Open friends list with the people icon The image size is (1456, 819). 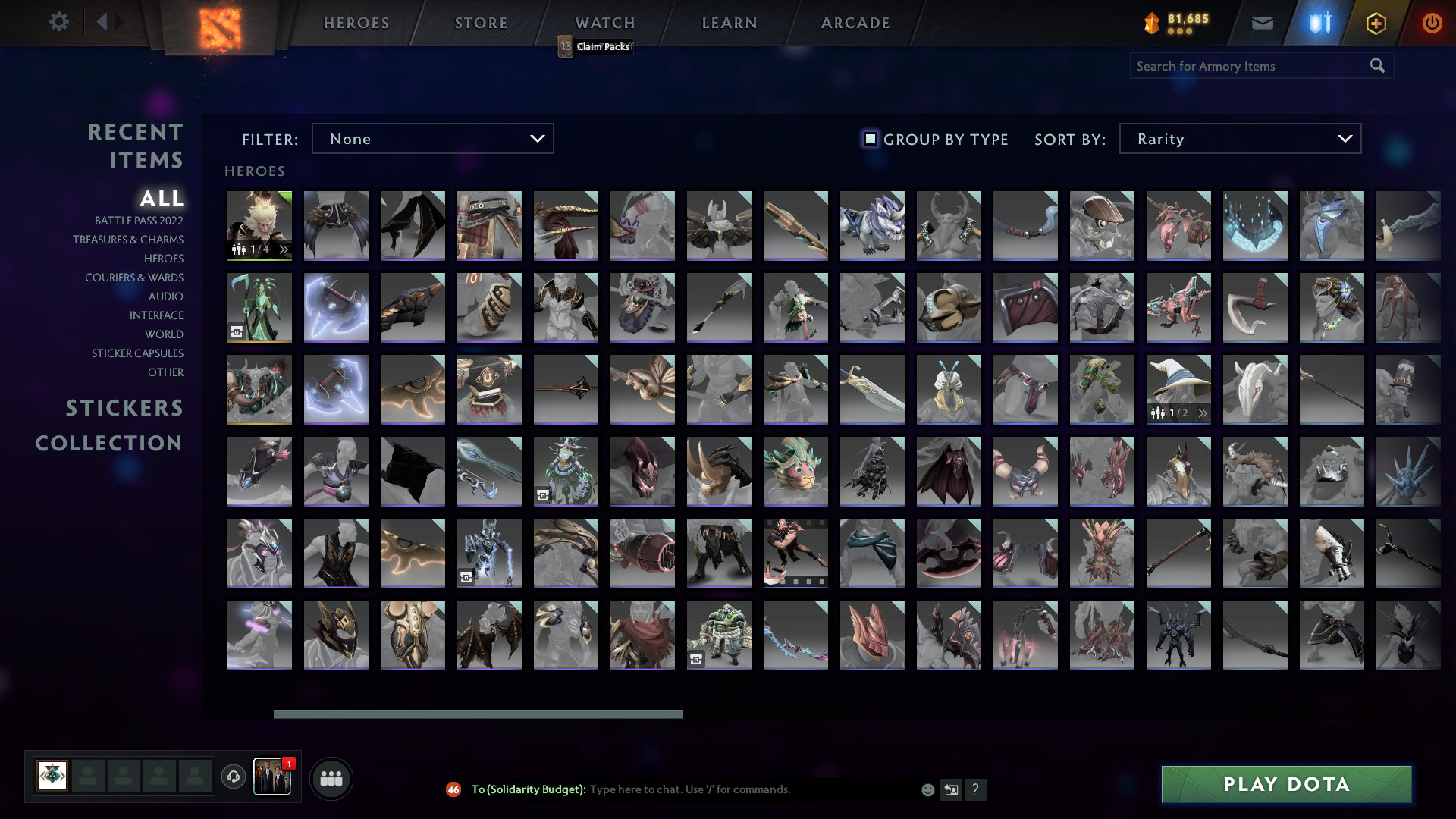331,777
